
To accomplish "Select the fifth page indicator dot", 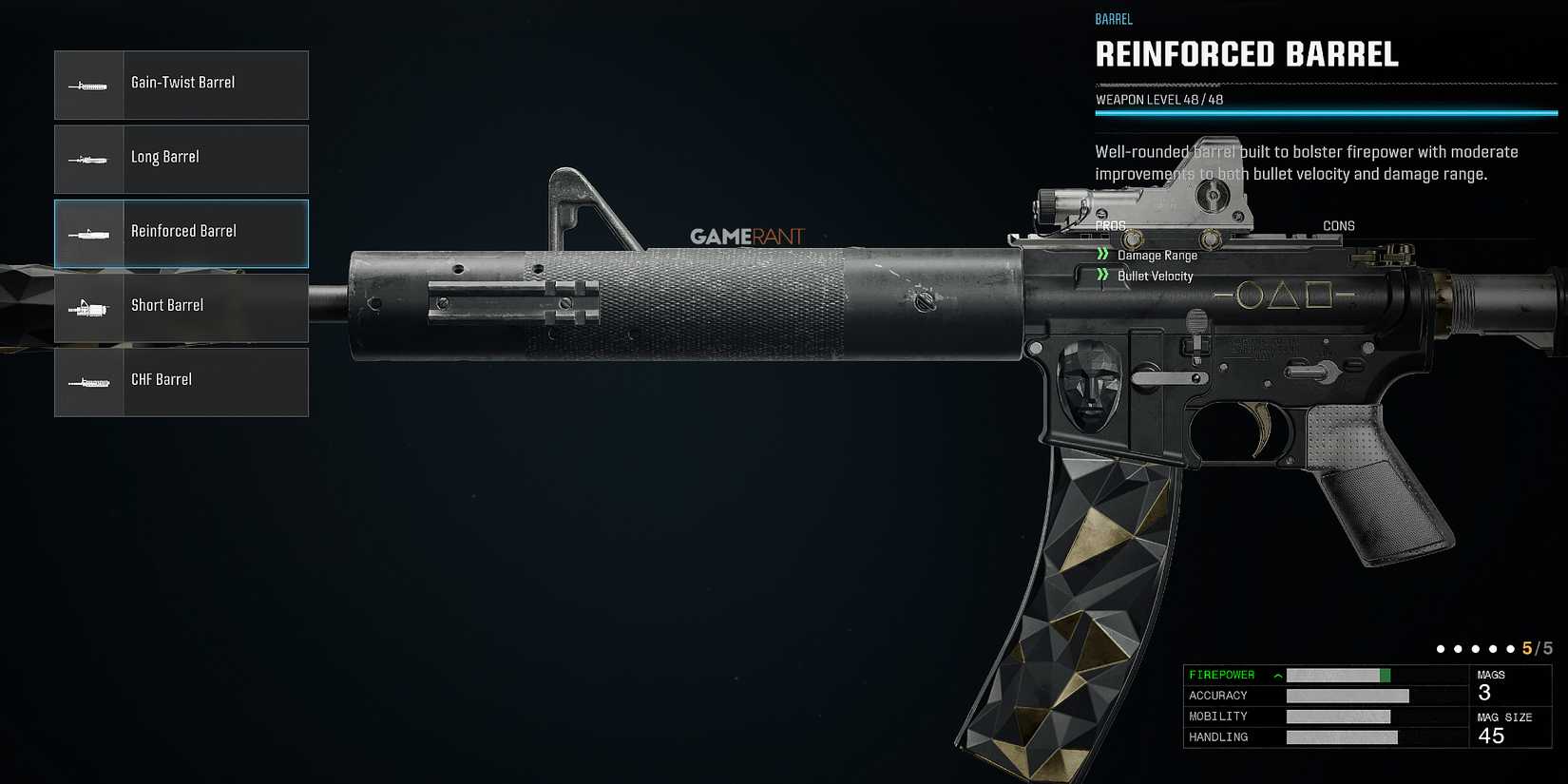I will (x=1509, y=648).
